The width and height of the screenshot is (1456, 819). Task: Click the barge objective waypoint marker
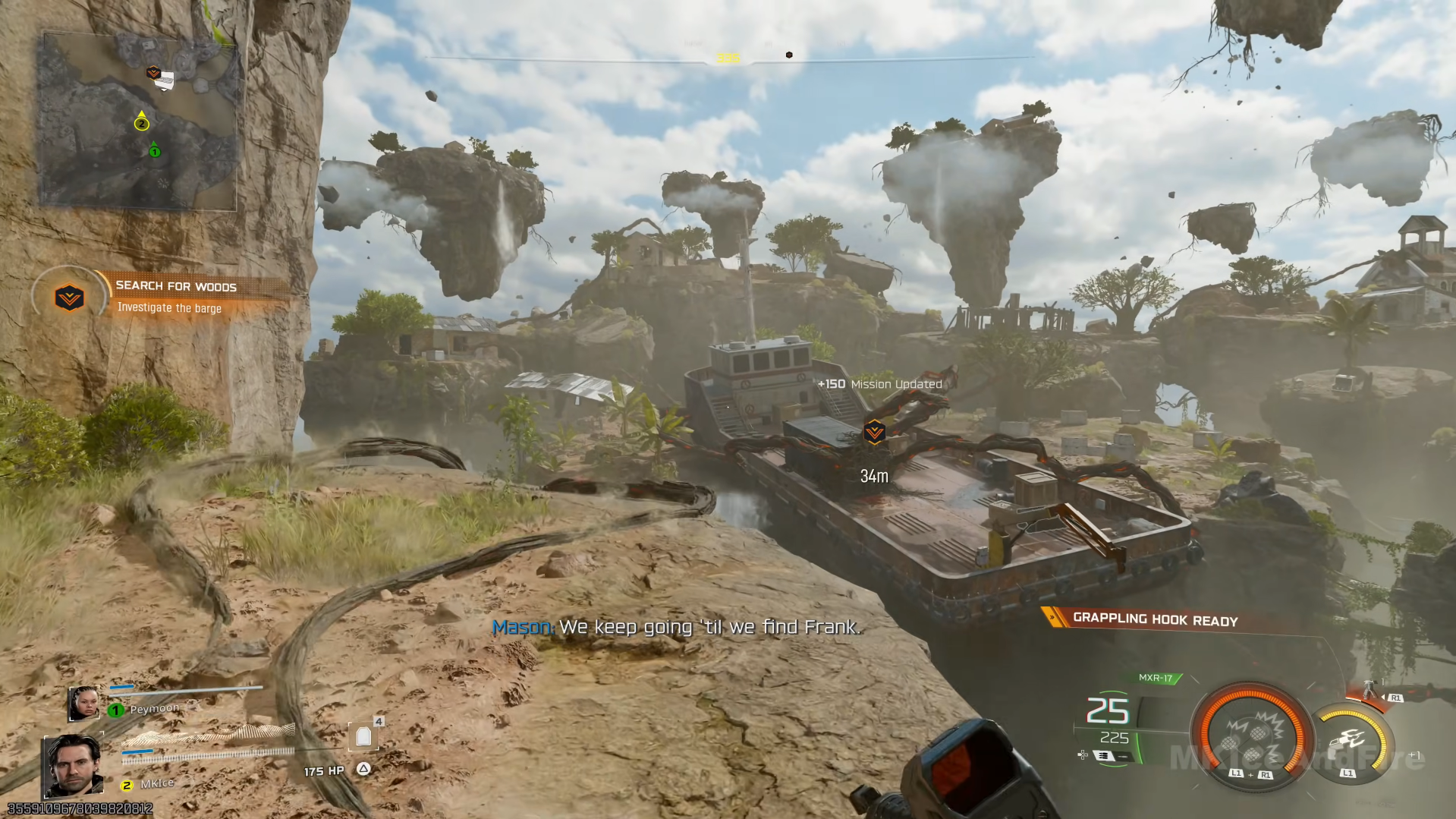point(874,432)
